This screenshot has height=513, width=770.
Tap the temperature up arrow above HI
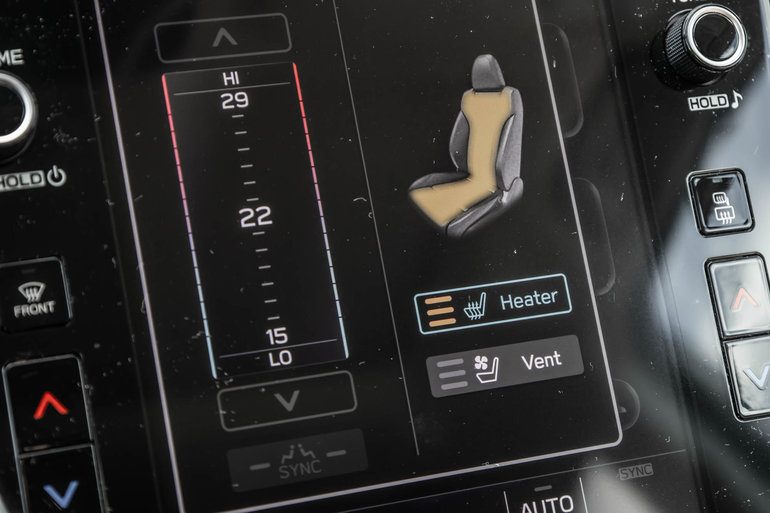tap(223, 38)
